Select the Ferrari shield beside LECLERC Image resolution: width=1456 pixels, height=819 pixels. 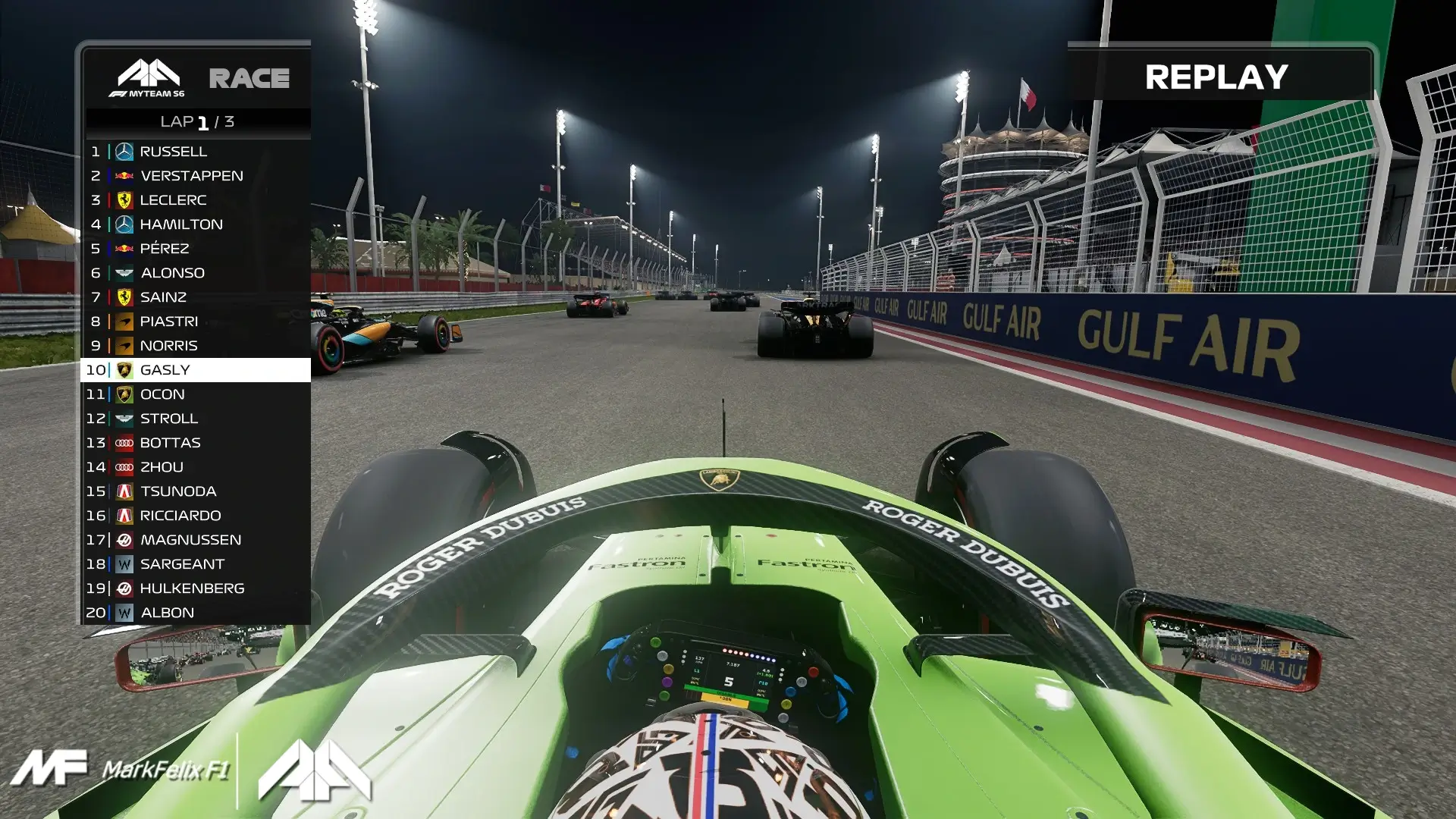pos(123,199)
